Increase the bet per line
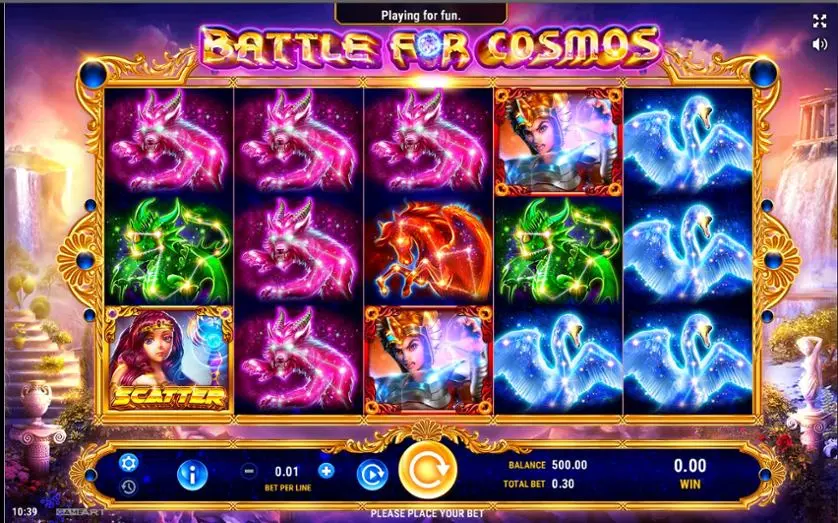838x523 pixels. (x=326, y=470)
